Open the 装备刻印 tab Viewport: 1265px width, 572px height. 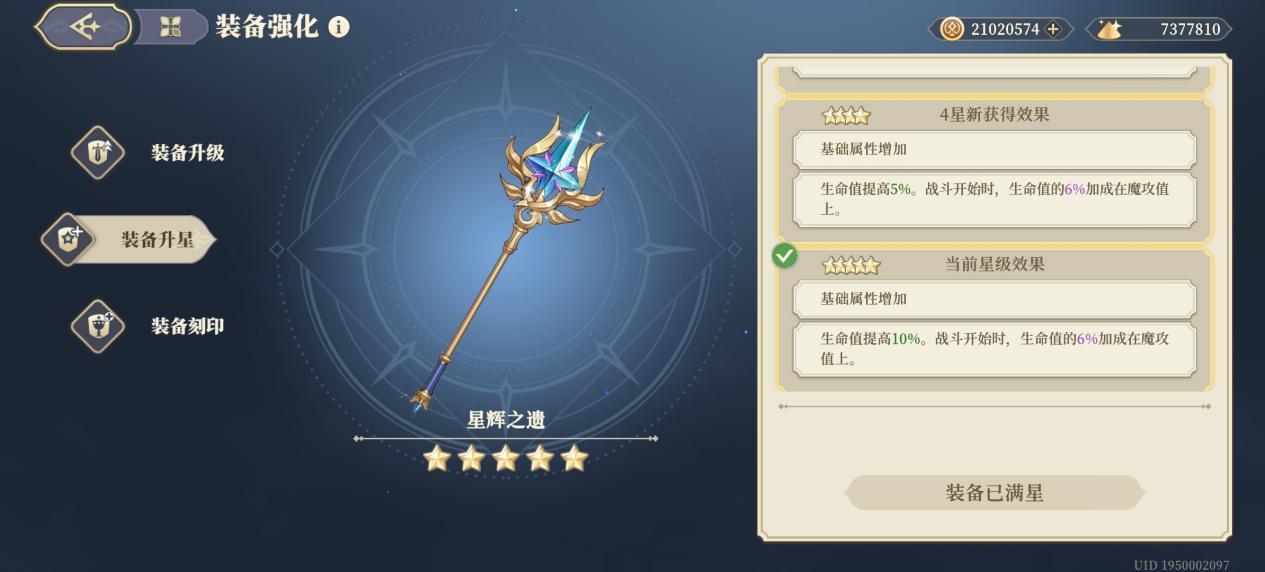tap(150, 326)
